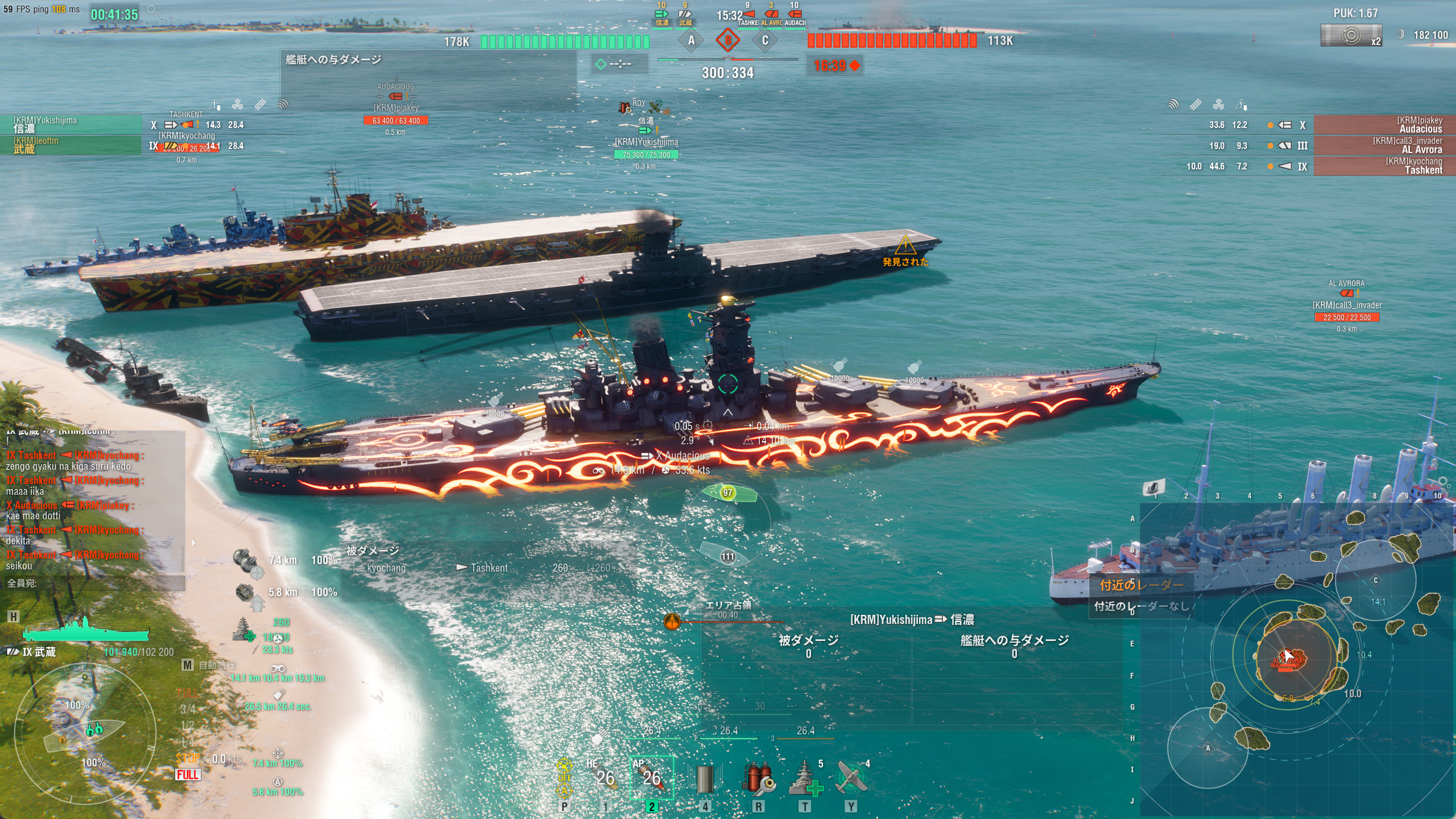
Task: Click the B capture point indicator
Action: point(728,40)
